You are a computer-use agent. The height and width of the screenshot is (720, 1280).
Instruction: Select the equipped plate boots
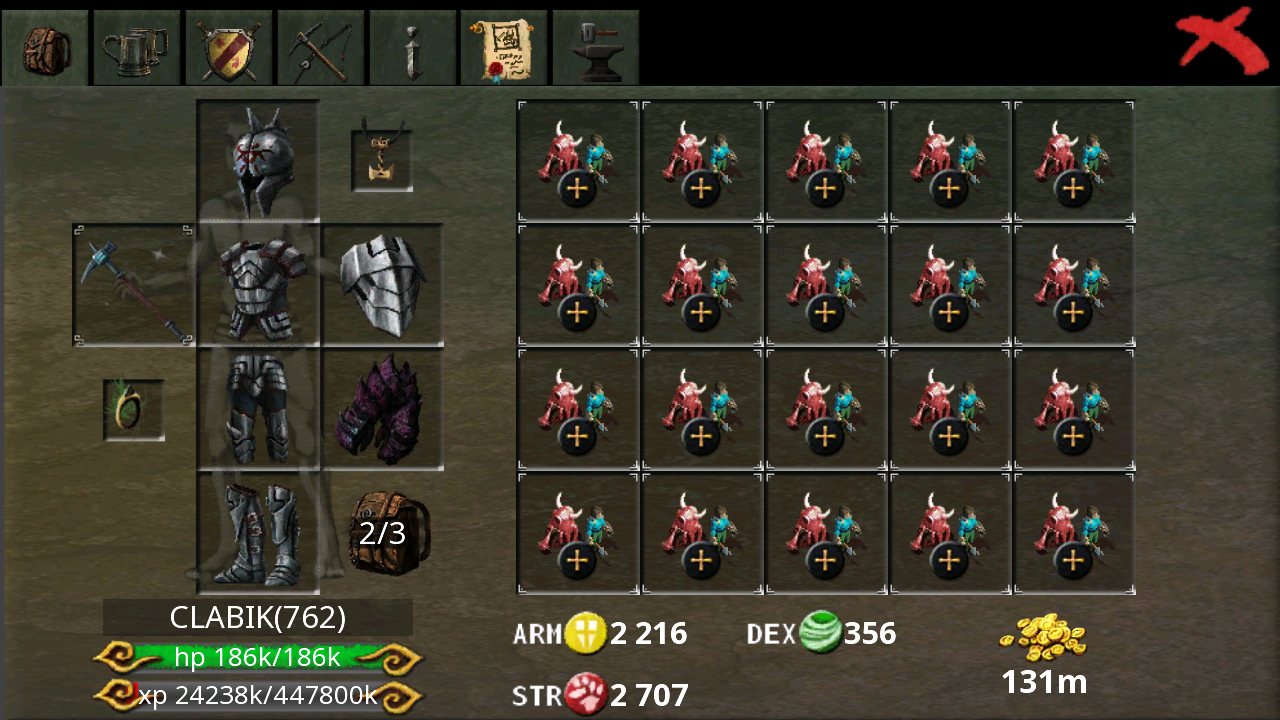click(x=258, y=532)
